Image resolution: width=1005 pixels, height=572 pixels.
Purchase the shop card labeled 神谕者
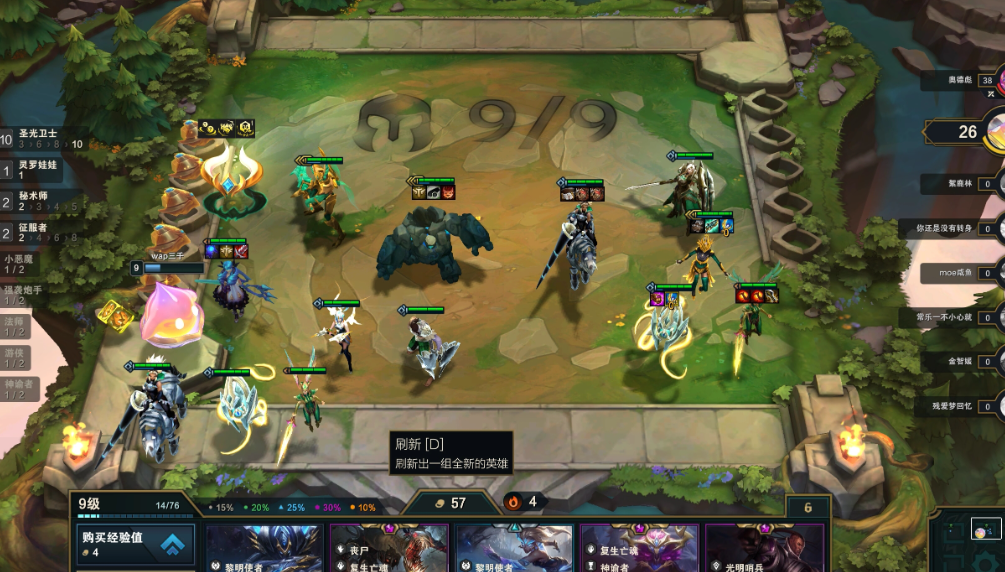[640, 548]
